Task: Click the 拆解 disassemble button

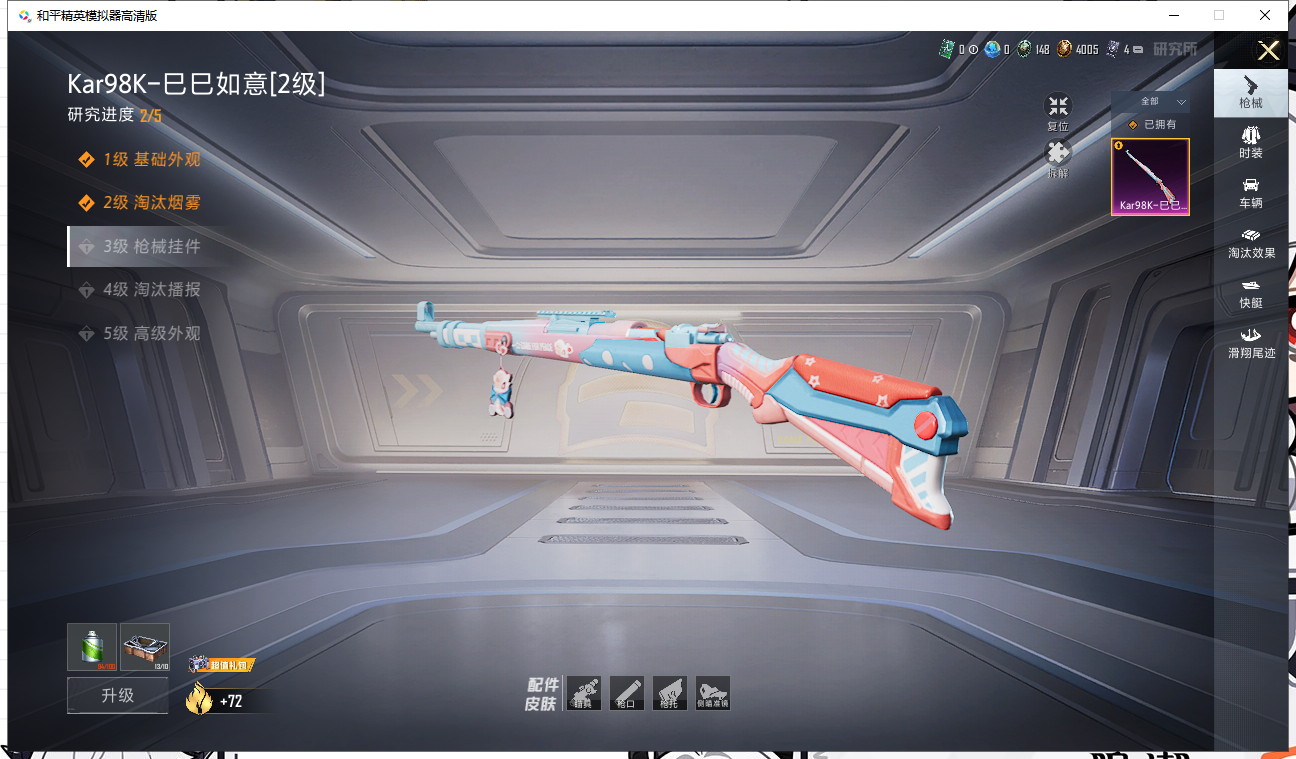Action: coord(1058,158)
